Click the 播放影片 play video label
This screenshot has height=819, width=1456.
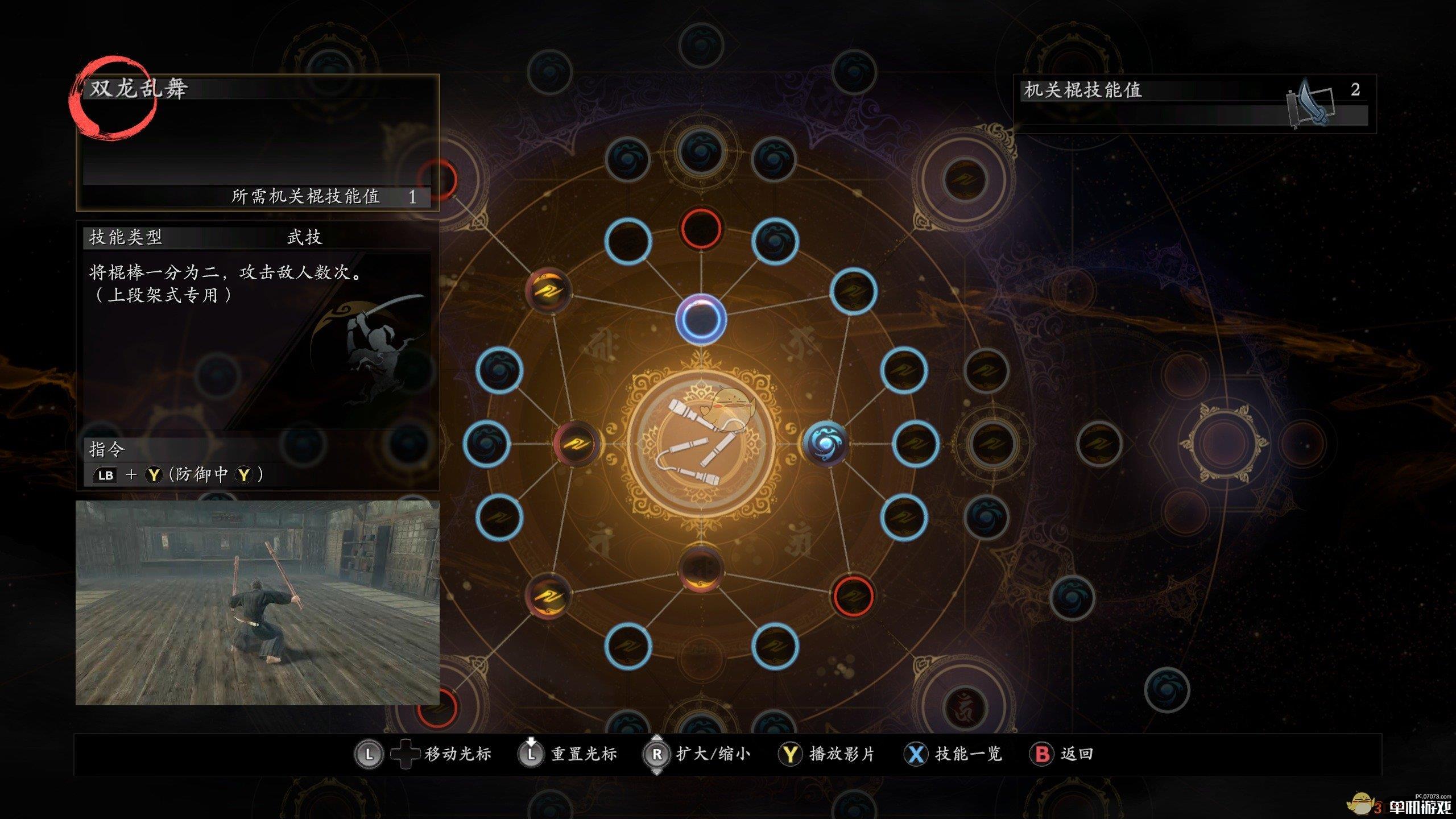[x=842, y=754]
